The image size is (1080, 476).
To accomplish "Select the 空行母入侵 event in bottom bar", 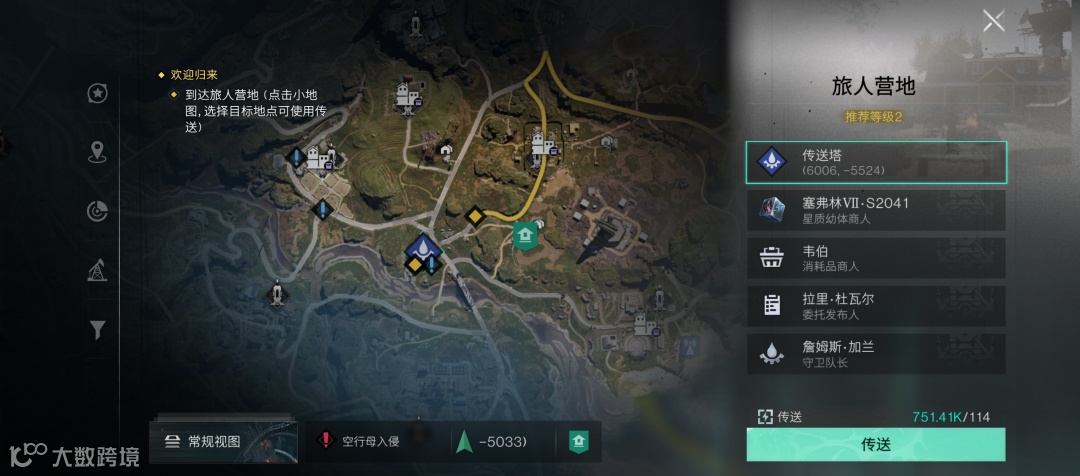I will (360, 441).
